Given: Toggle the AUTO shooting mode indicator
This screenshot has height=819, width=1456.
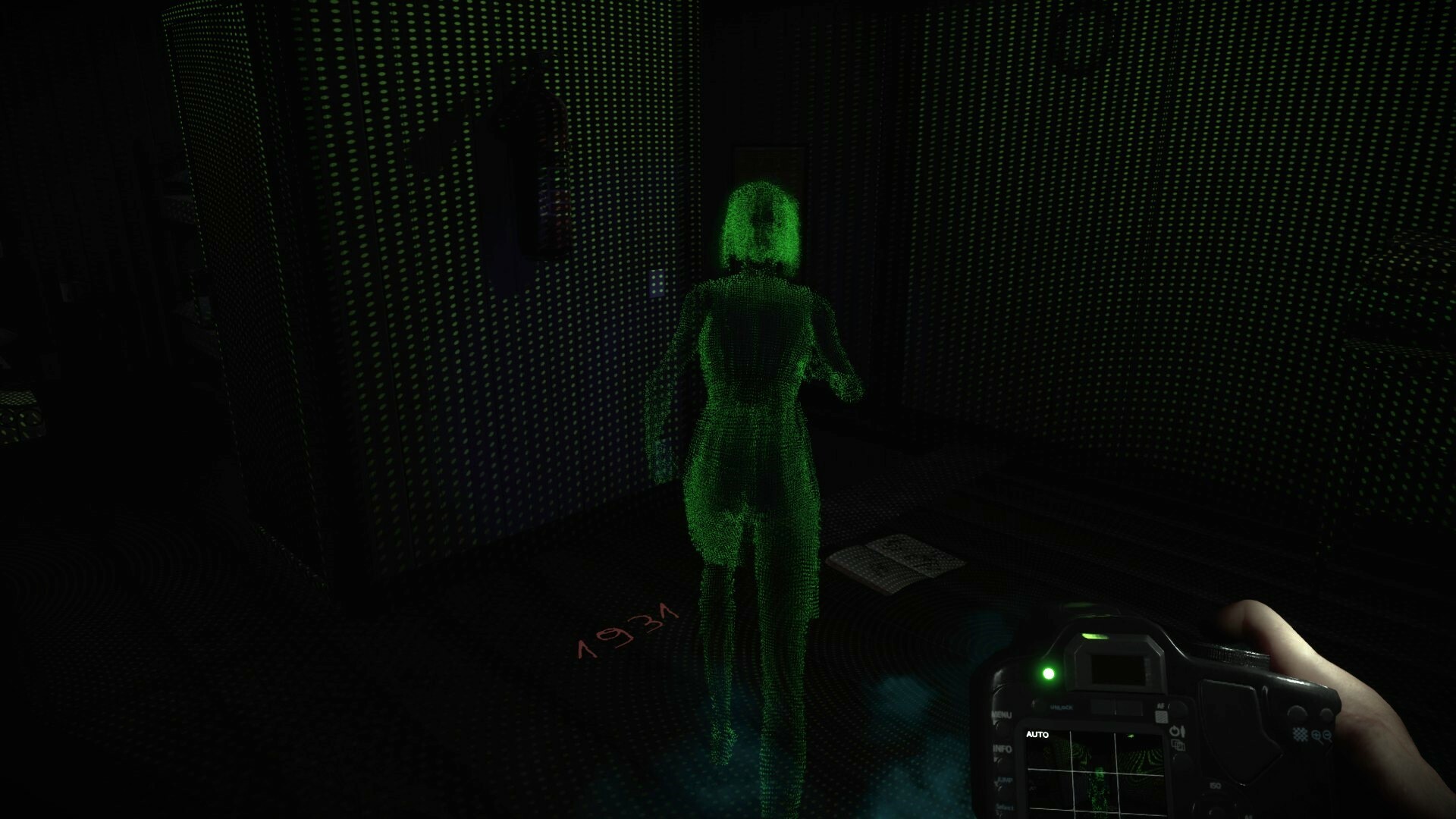Looking at the screenshot, I should click(x=1037, y=735).
